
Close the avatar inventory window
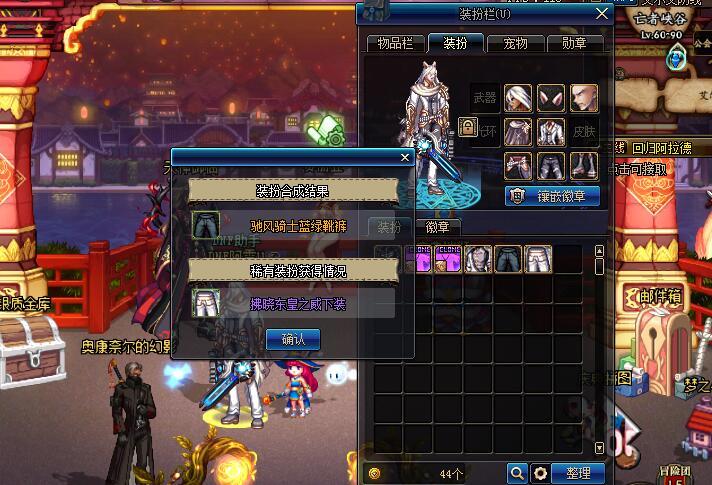[601, 14]
